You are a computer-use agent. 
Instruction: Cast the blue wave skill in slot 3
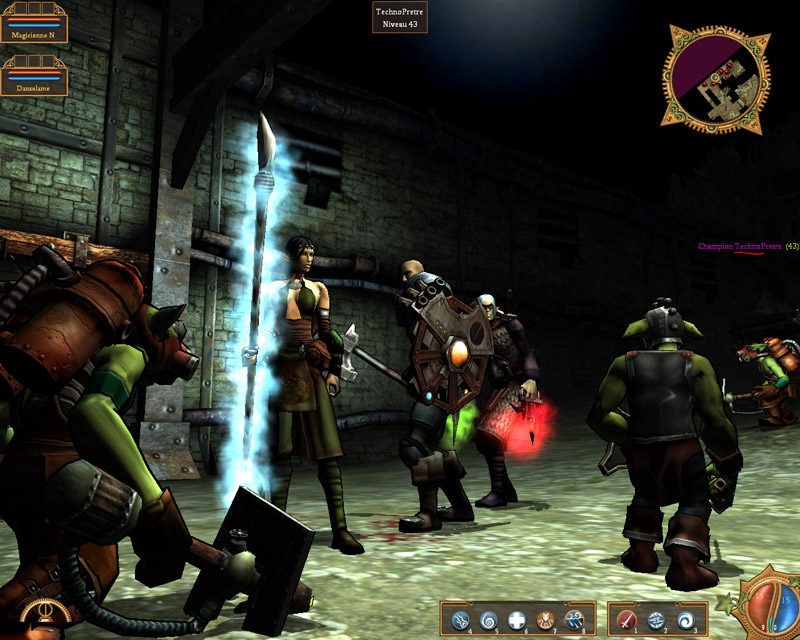click(x=686, y=620)
